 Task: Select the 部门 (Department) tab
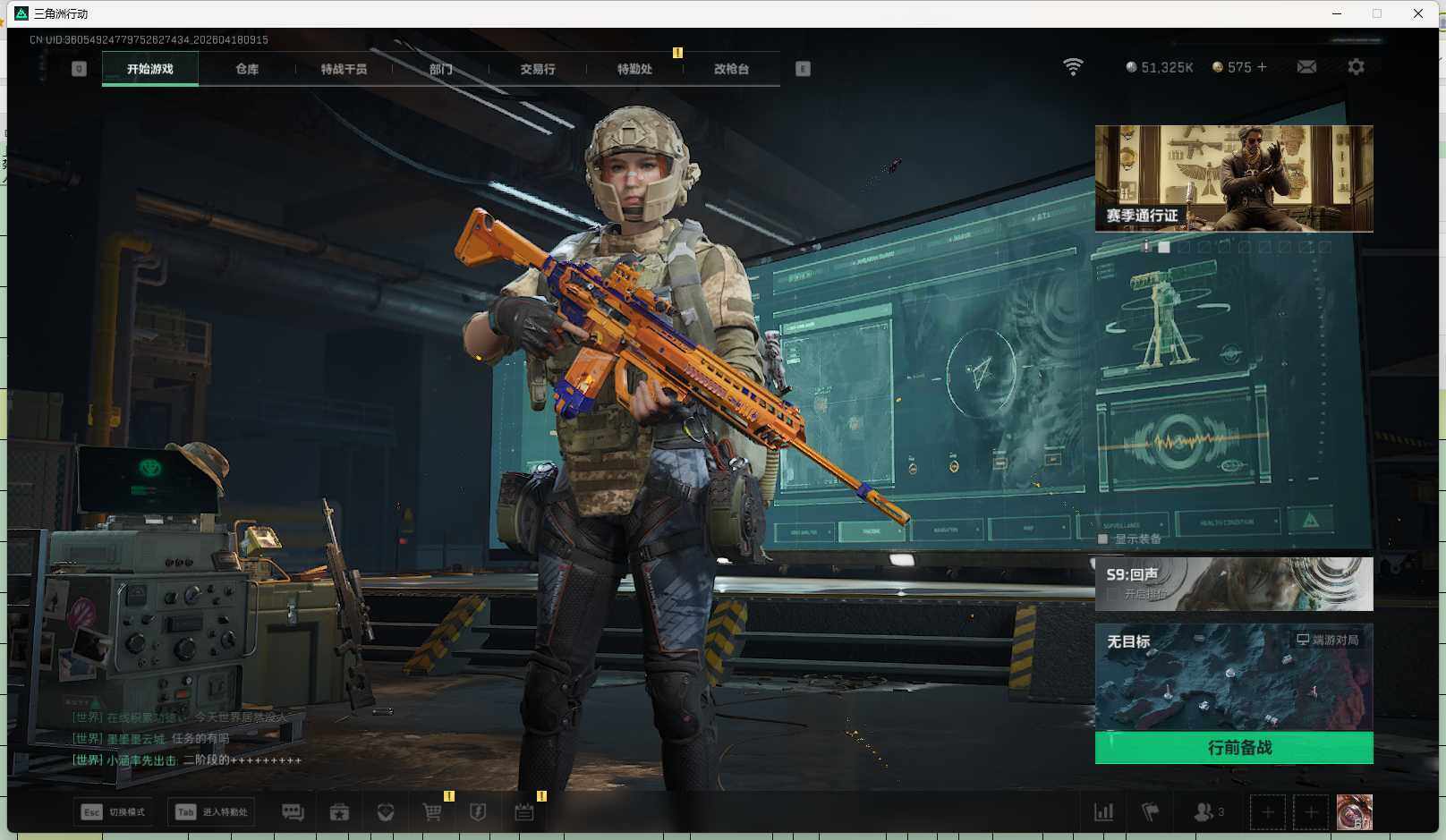tap(440, 69)
